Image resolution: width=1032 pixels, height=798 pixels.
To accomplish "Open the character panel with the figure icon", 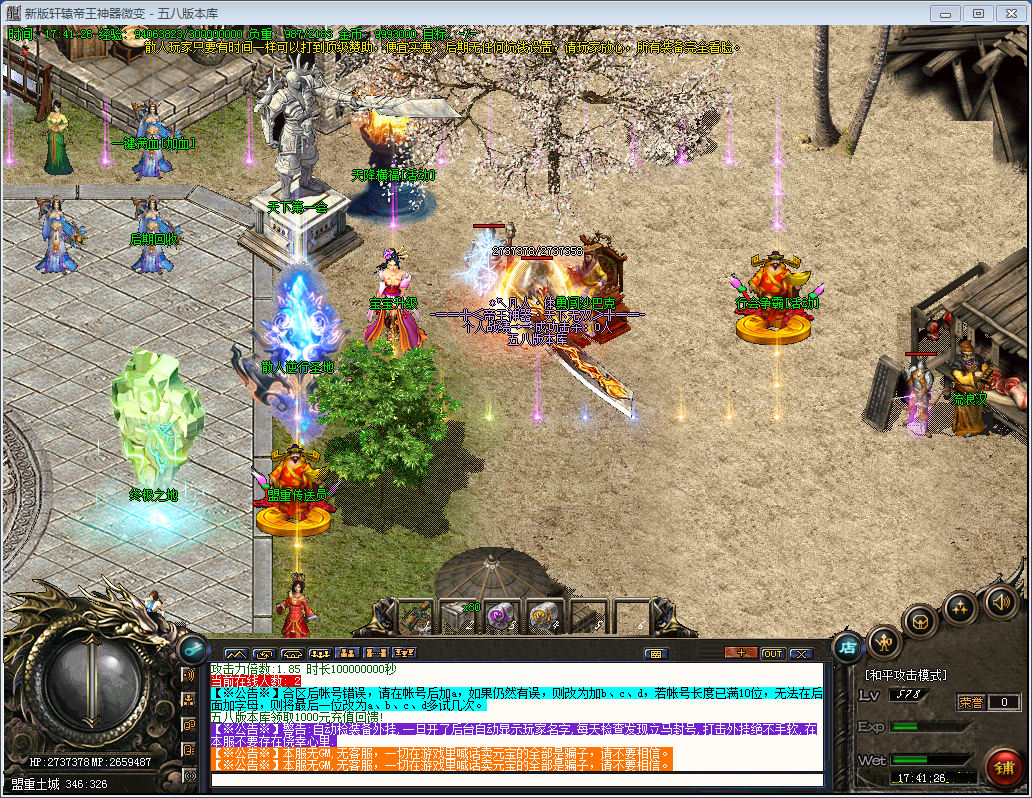I will [884, 640].
